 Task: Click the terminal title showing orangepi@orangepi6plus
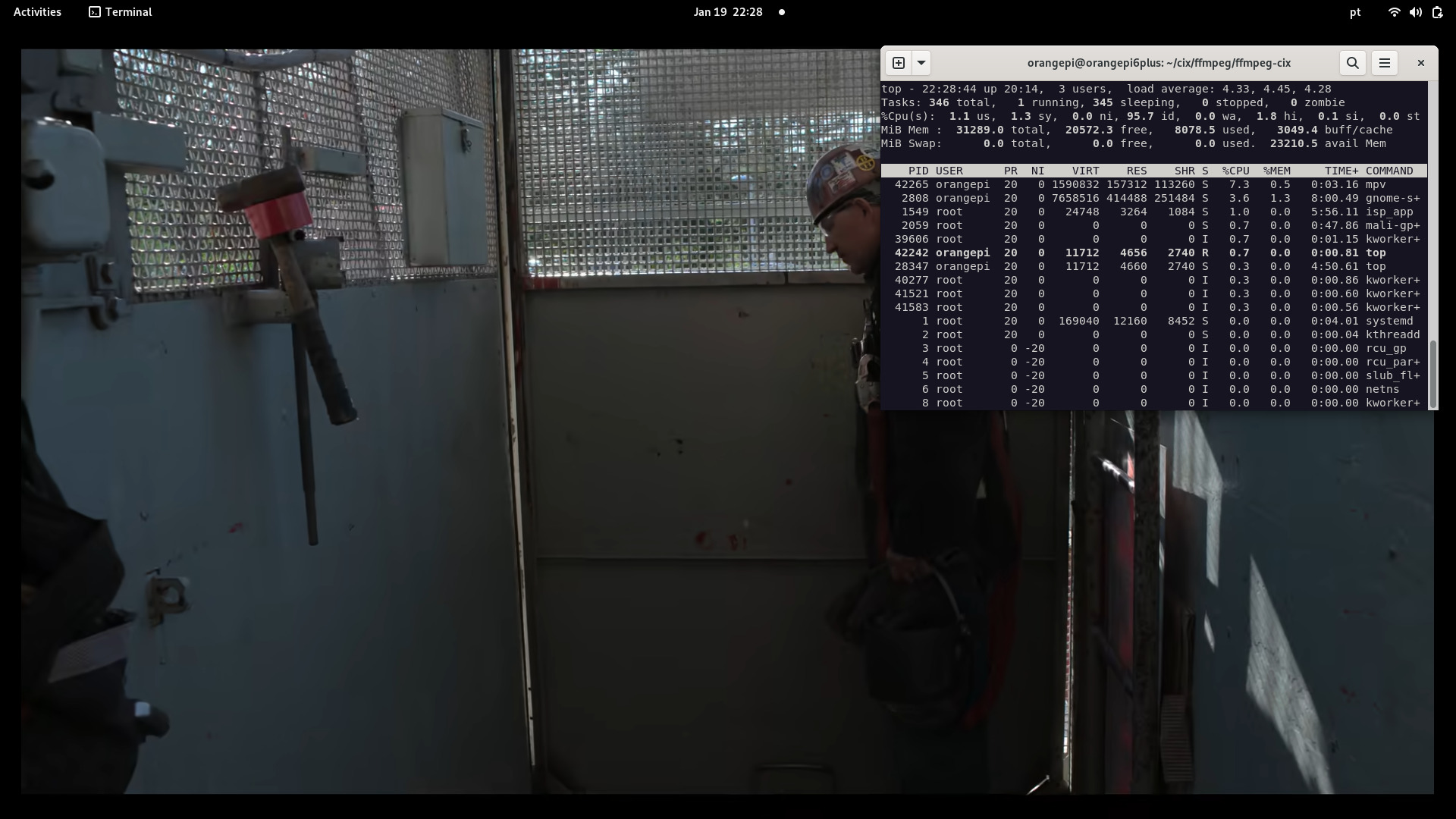(x=1160, y=63)
